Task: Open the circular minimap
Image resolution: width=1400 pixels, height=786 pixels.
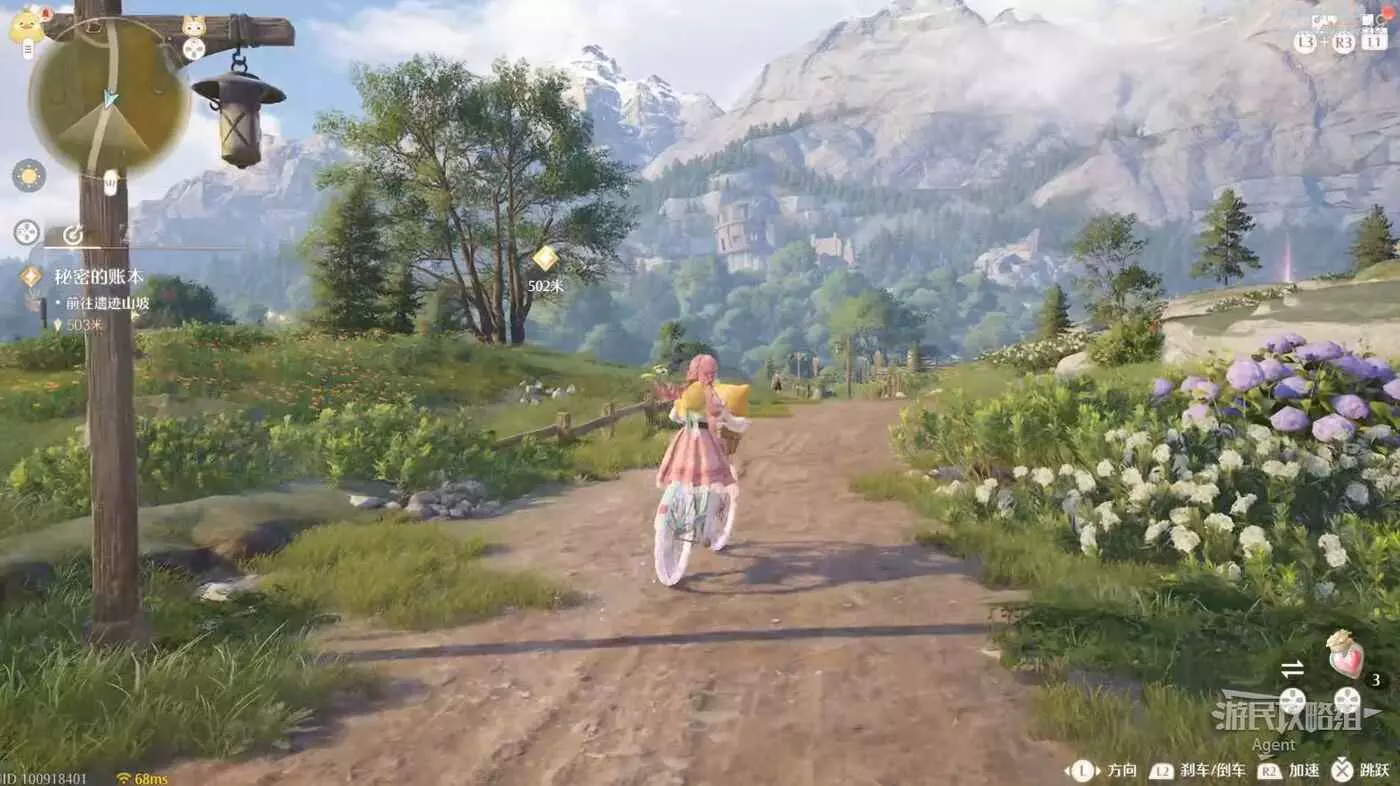Action: point(108,98)
